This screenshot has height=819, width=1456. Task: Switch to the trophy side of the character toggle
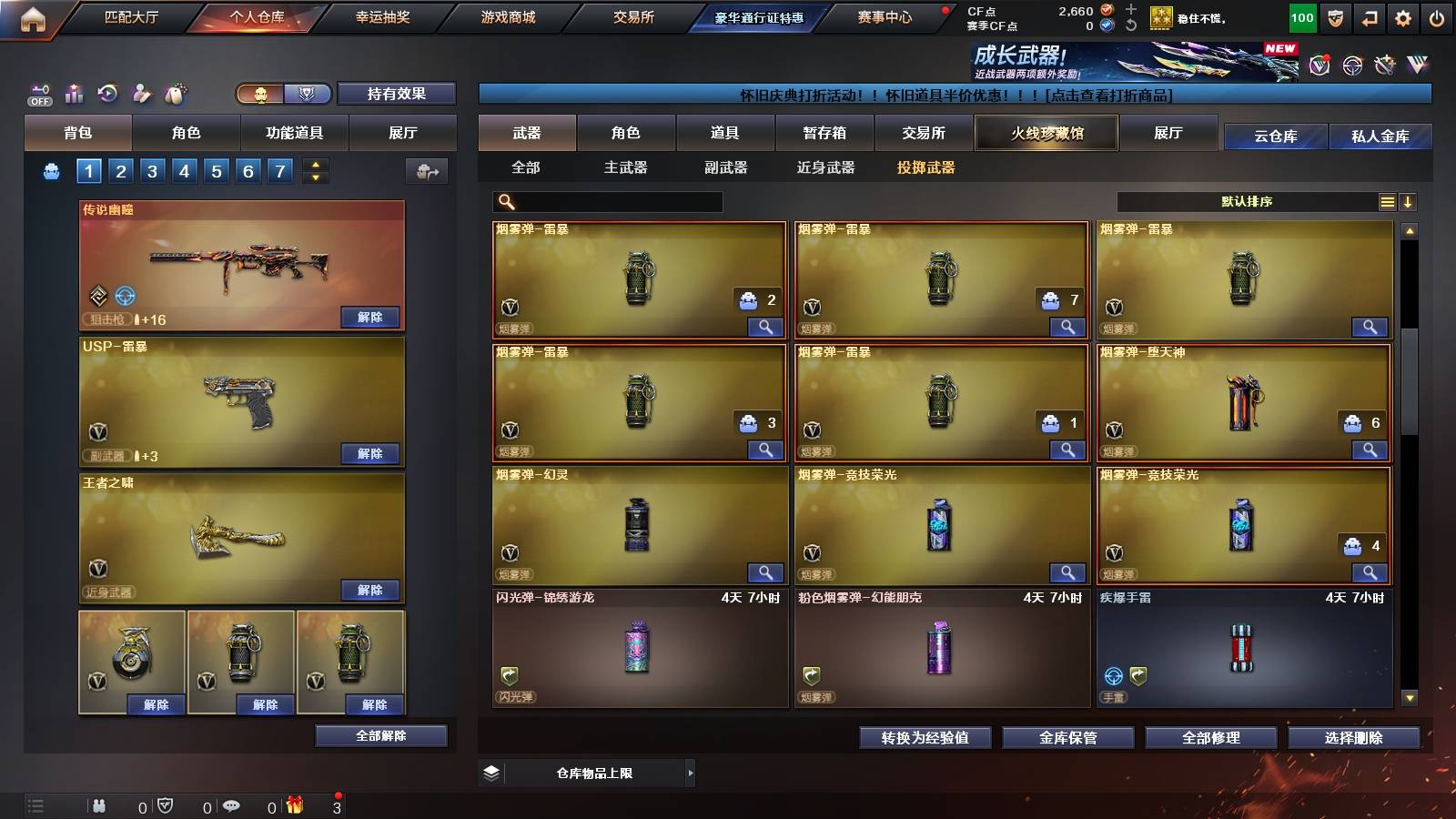[x=308, y=95]
